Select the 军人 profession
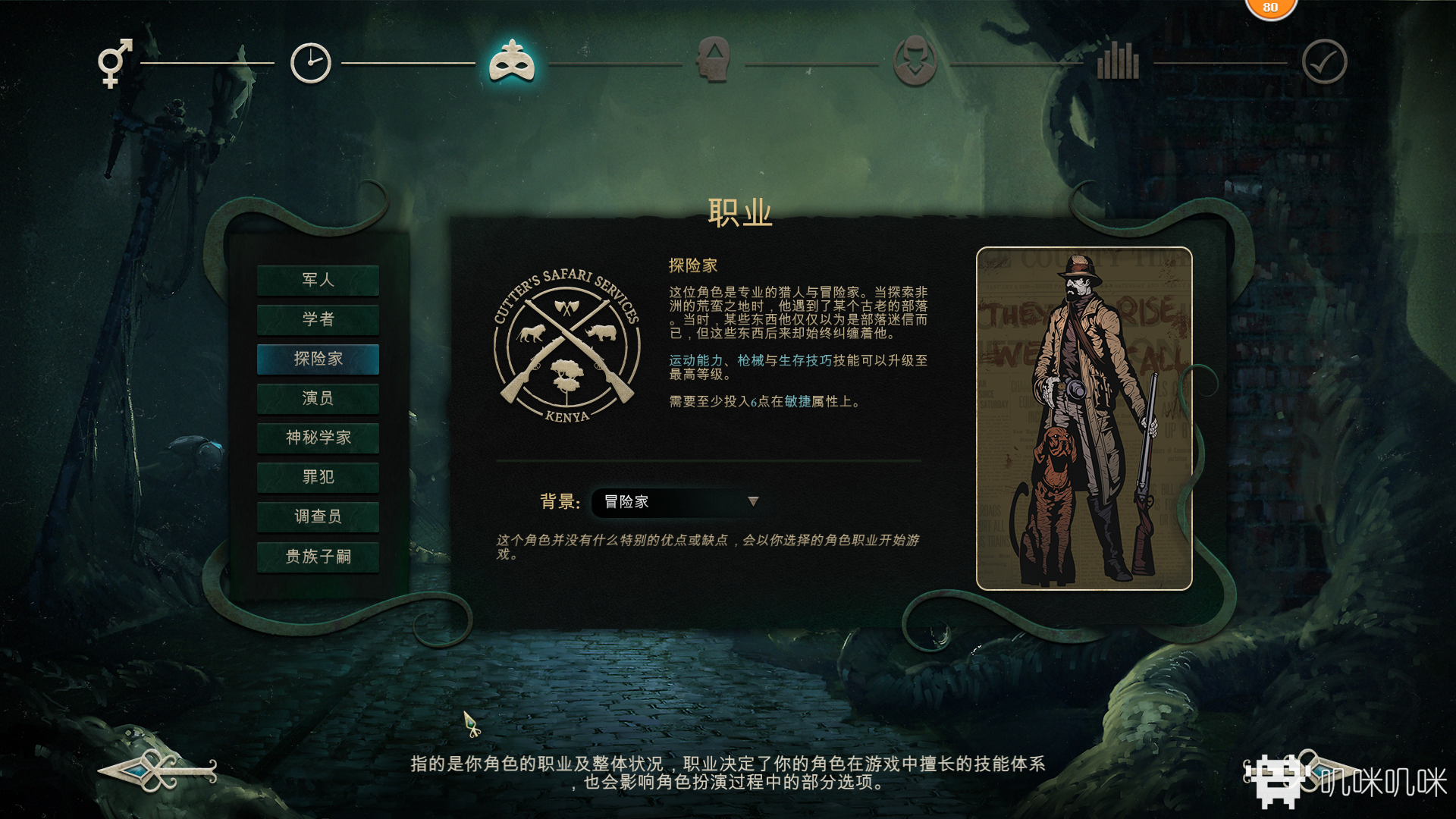This screenshot has width=1456, height=819. (x=318, y=280)
